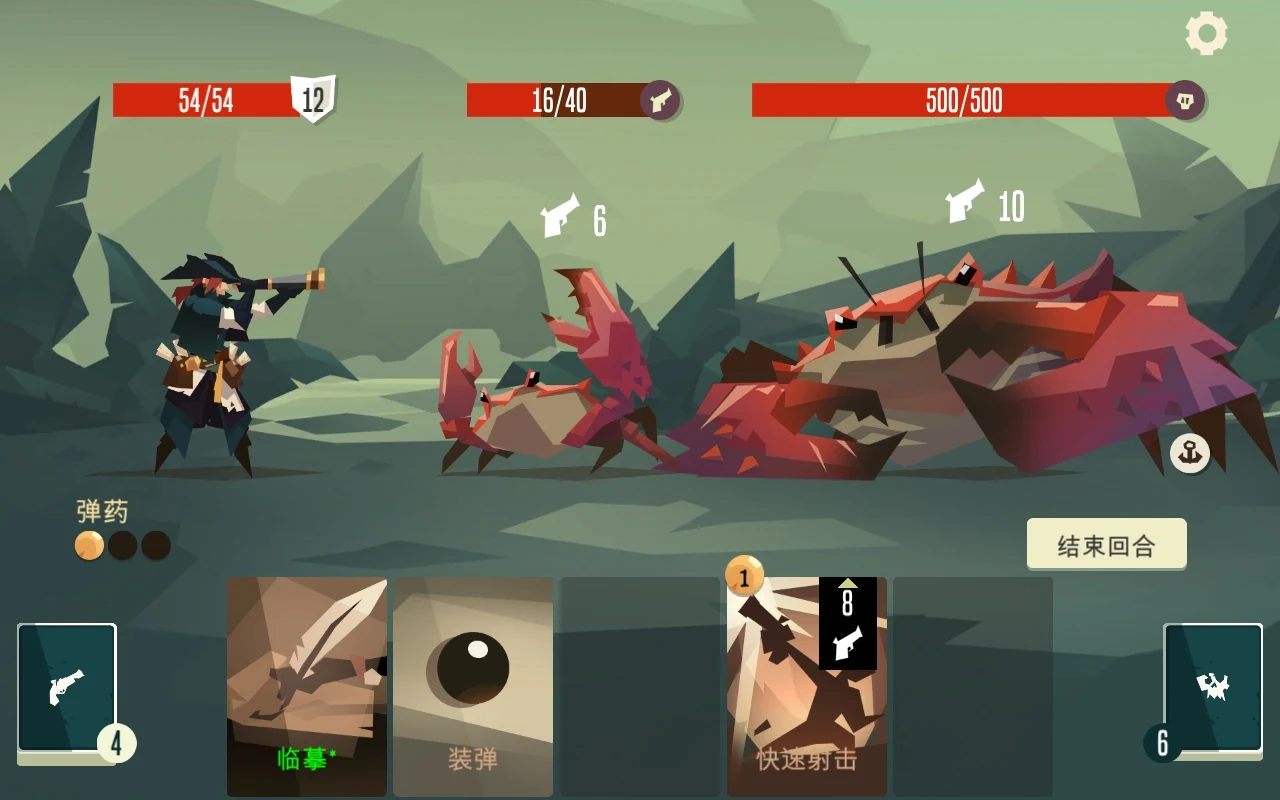Check the player's shield armor icon
1280x800 pixels.
click(313, 99)
